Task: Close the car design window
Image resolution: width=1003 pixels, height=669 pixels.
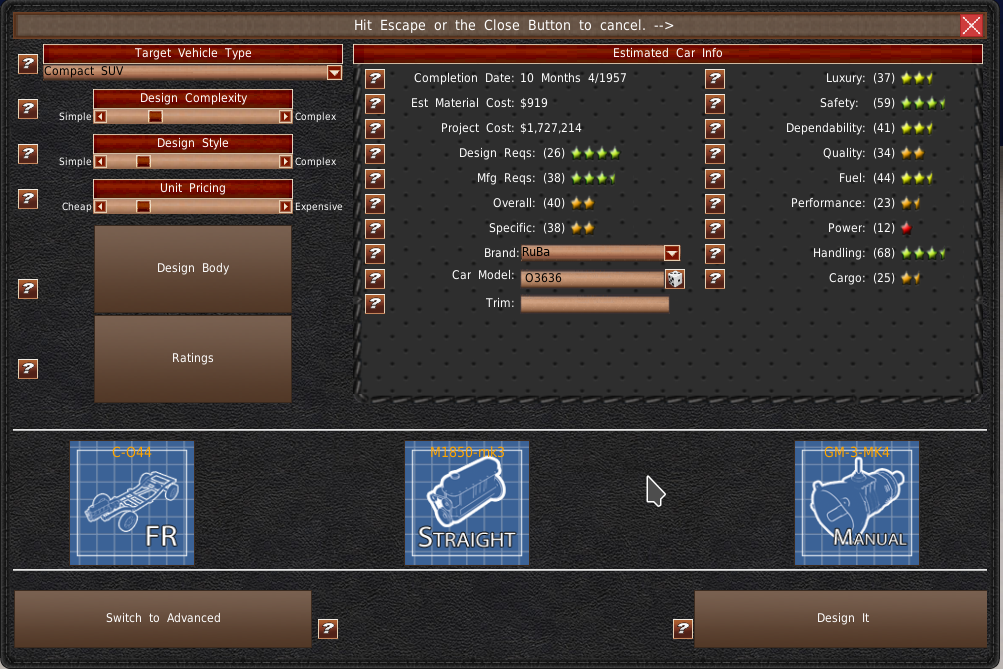Action: [970, 25]
